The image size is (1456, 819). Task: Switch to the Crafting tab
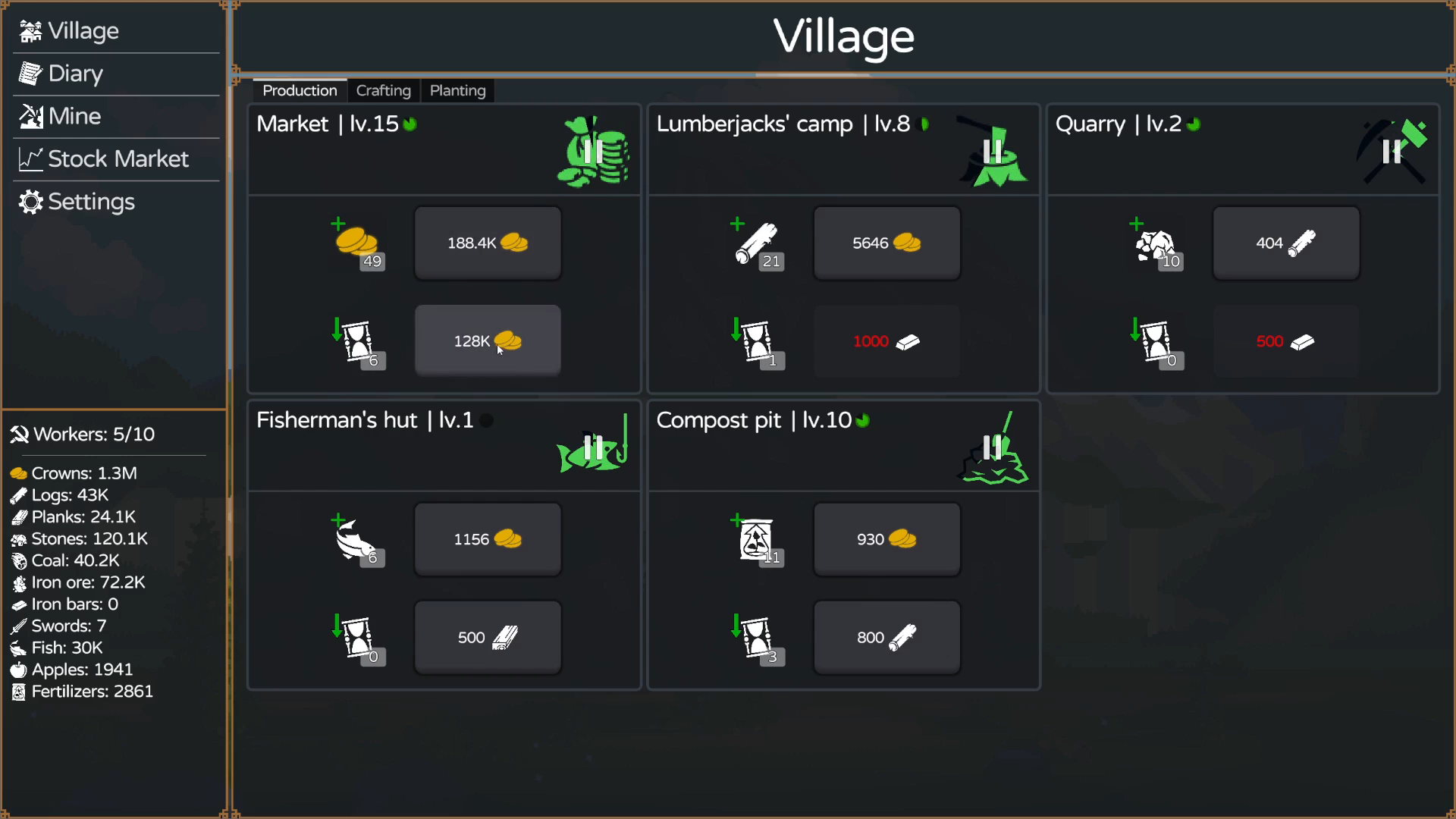click(383, 90)
